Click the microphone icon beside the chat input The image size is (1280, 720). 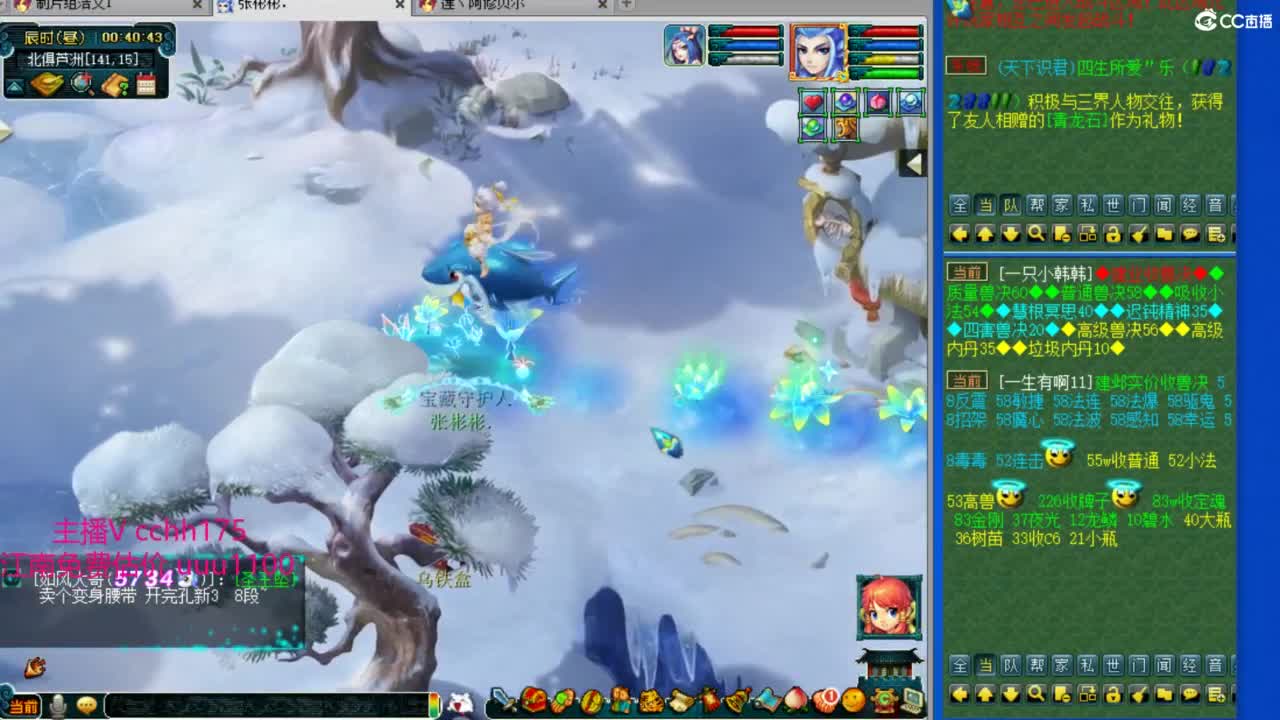click(57, 703)
